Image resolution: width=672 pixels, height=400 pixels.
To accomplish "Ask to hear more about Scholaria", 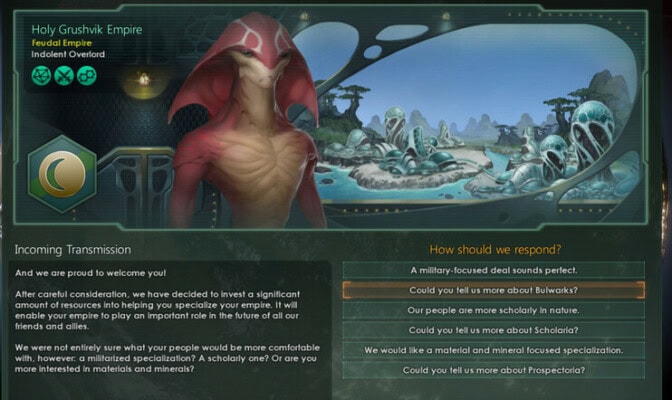I will pos(493,330).
